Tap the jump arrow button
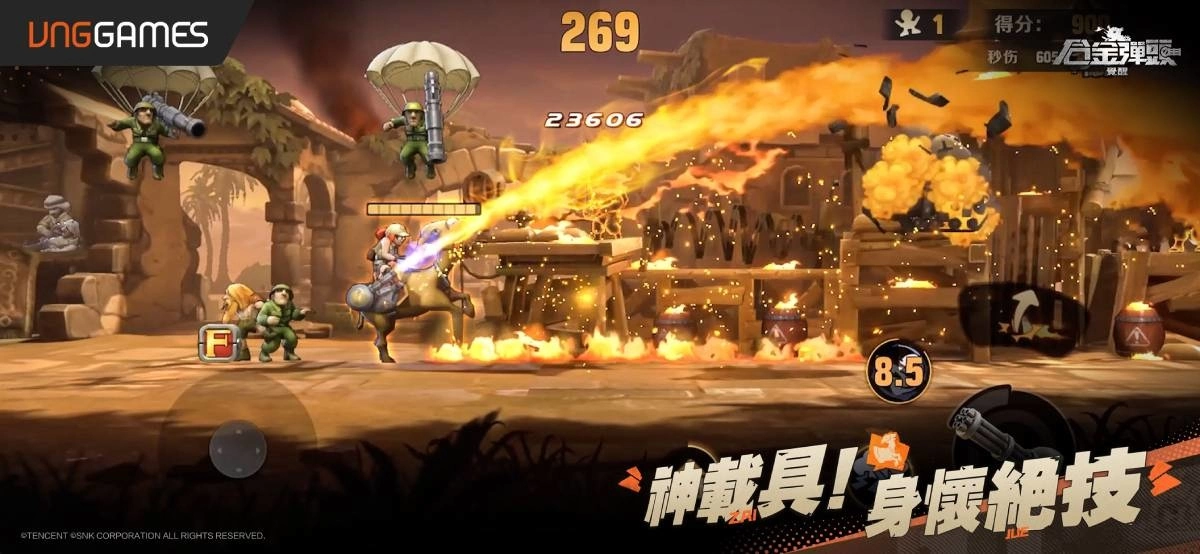Screen dimensions: 1200x554 coord(1022,314)
